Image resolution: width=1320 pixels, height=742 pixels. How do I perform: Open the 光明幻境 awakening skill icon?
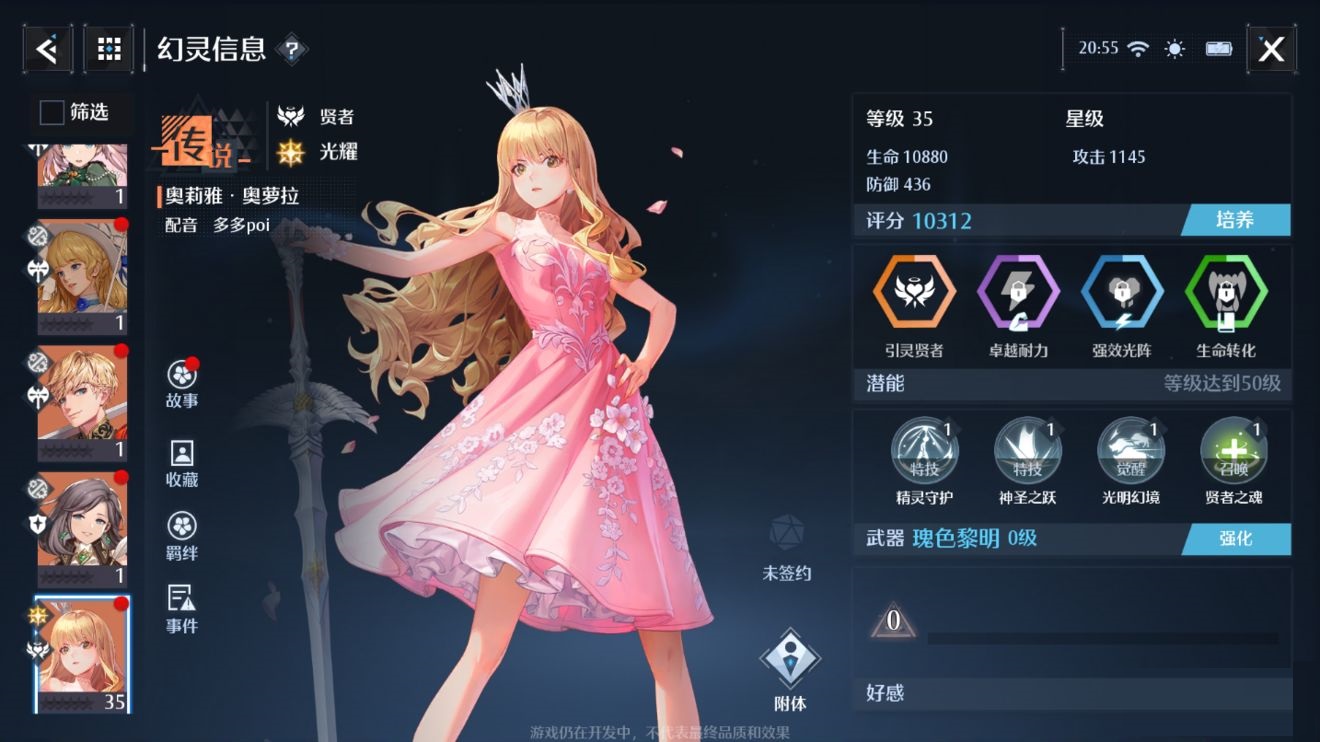click(1131, 452)
